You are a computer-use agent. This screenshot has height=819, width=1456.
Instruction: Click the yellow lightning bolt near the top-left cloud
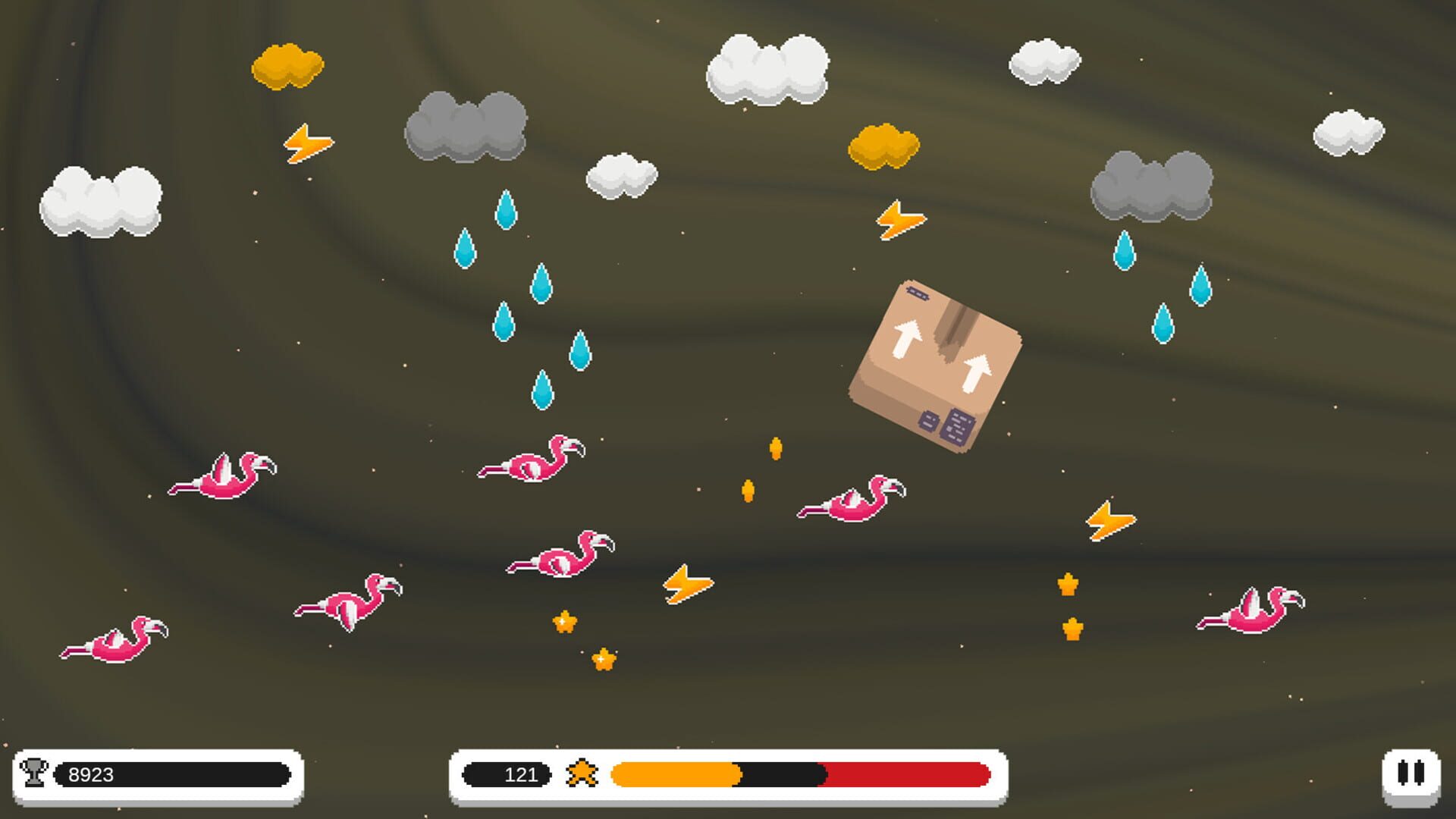point(307,144)
